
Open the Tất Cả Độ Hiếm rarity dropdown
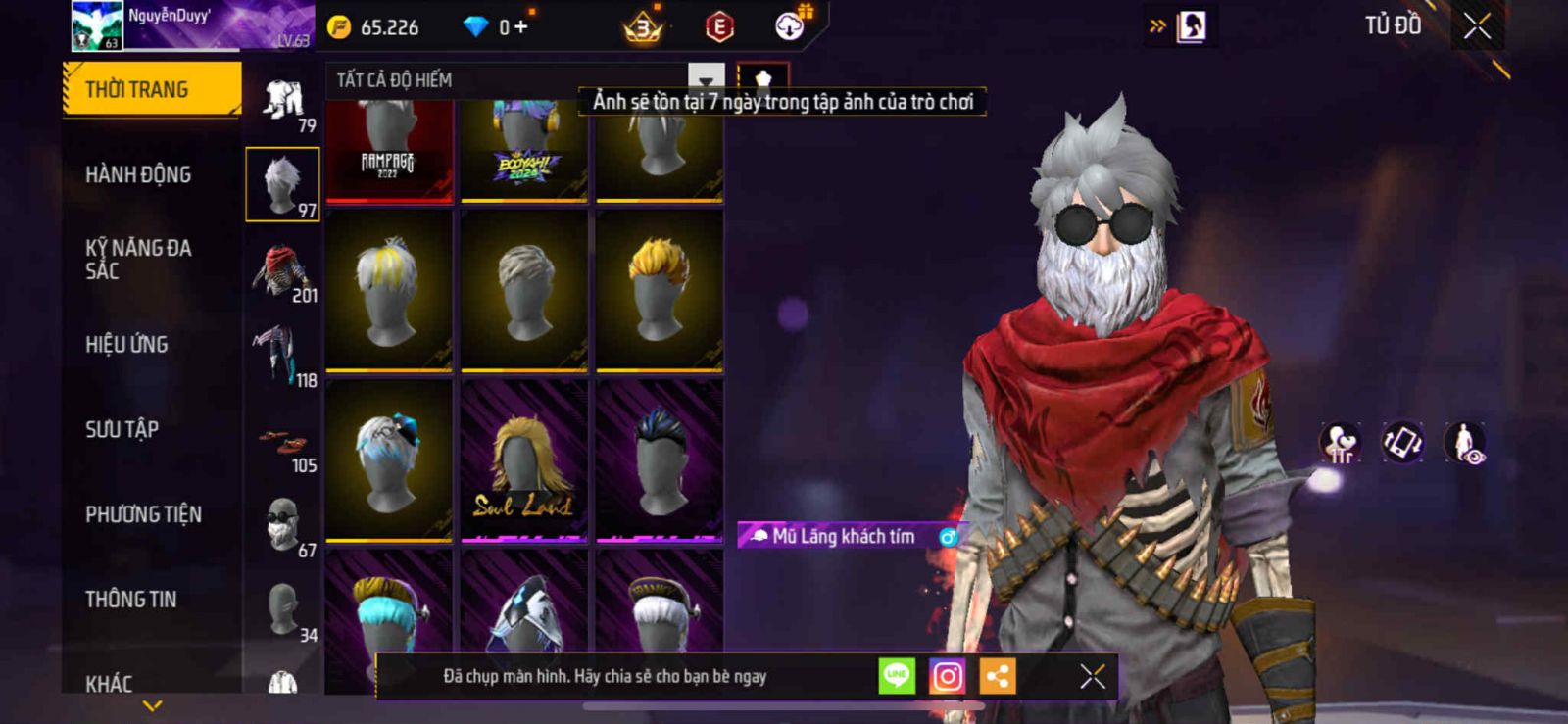point(706,80)
